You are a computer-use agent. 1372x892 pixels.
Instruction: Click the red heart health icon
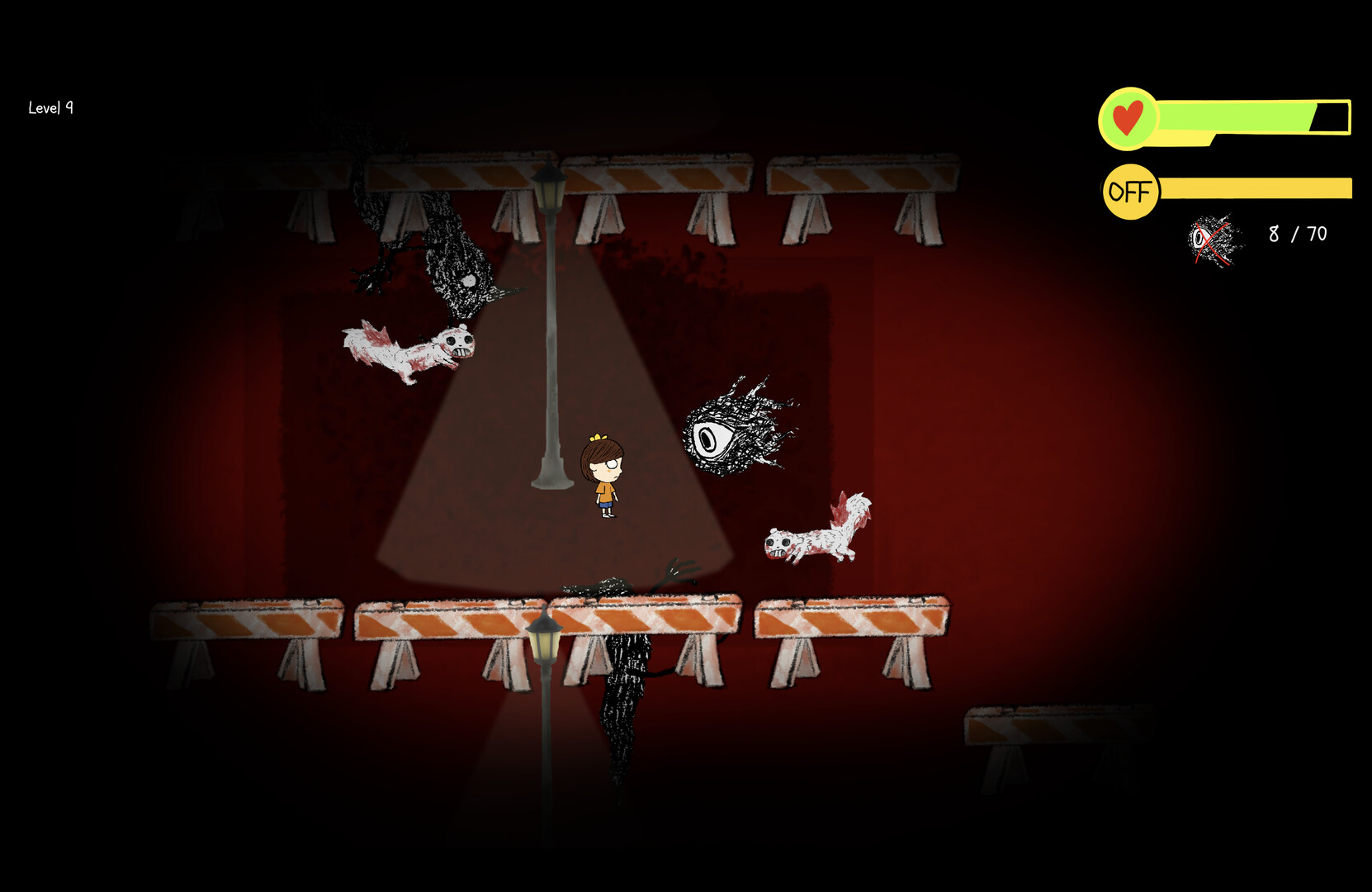[1130, 116]
